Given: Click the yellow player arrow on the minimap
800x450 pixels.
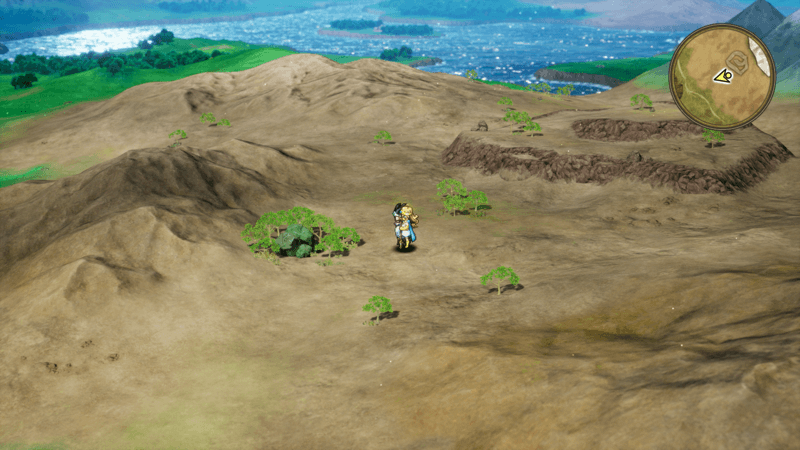Looking at the screenshot, I should point(722,76).
